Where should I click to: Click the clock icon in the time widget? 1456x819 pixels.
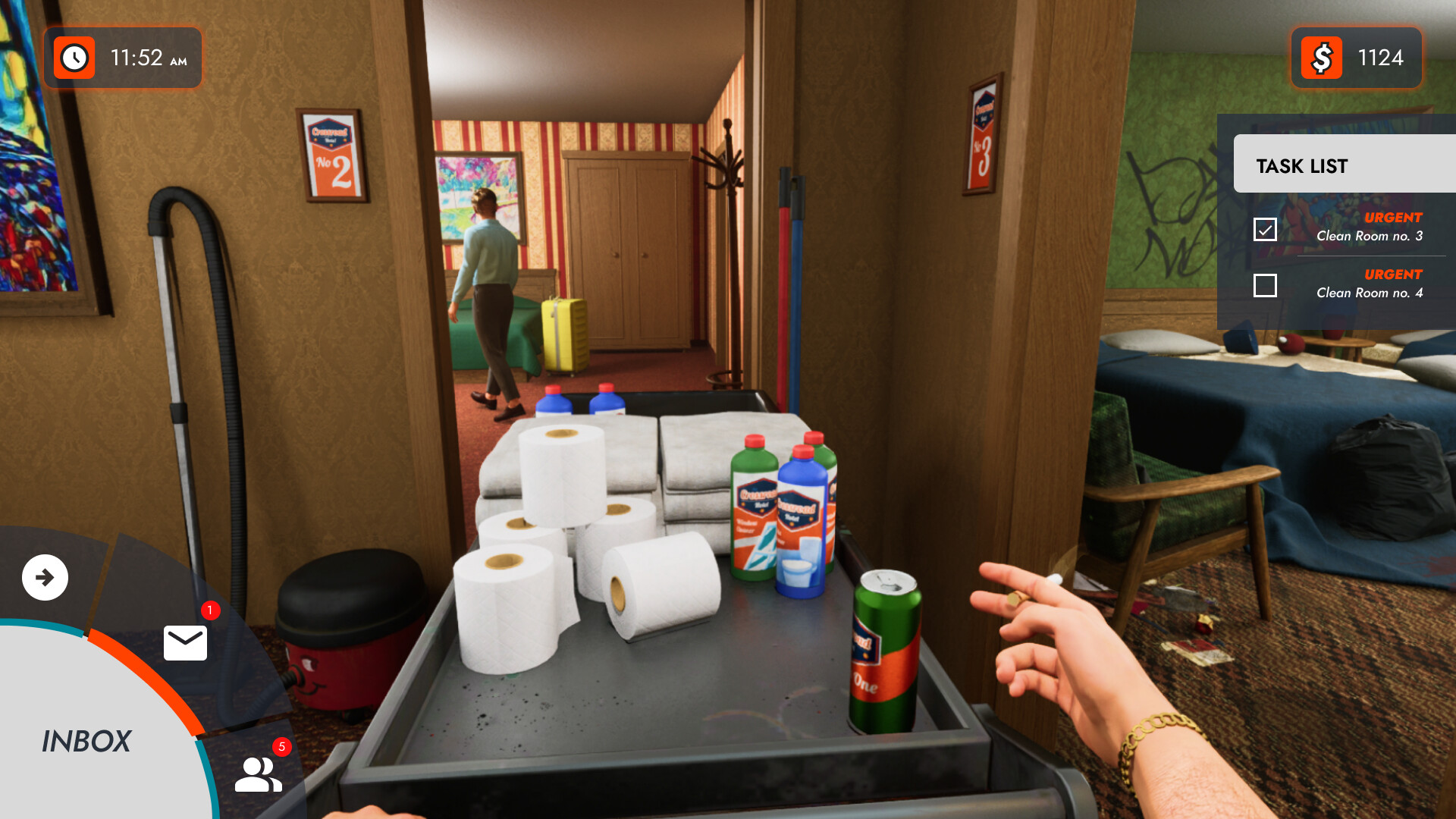(x=74, y=57)
